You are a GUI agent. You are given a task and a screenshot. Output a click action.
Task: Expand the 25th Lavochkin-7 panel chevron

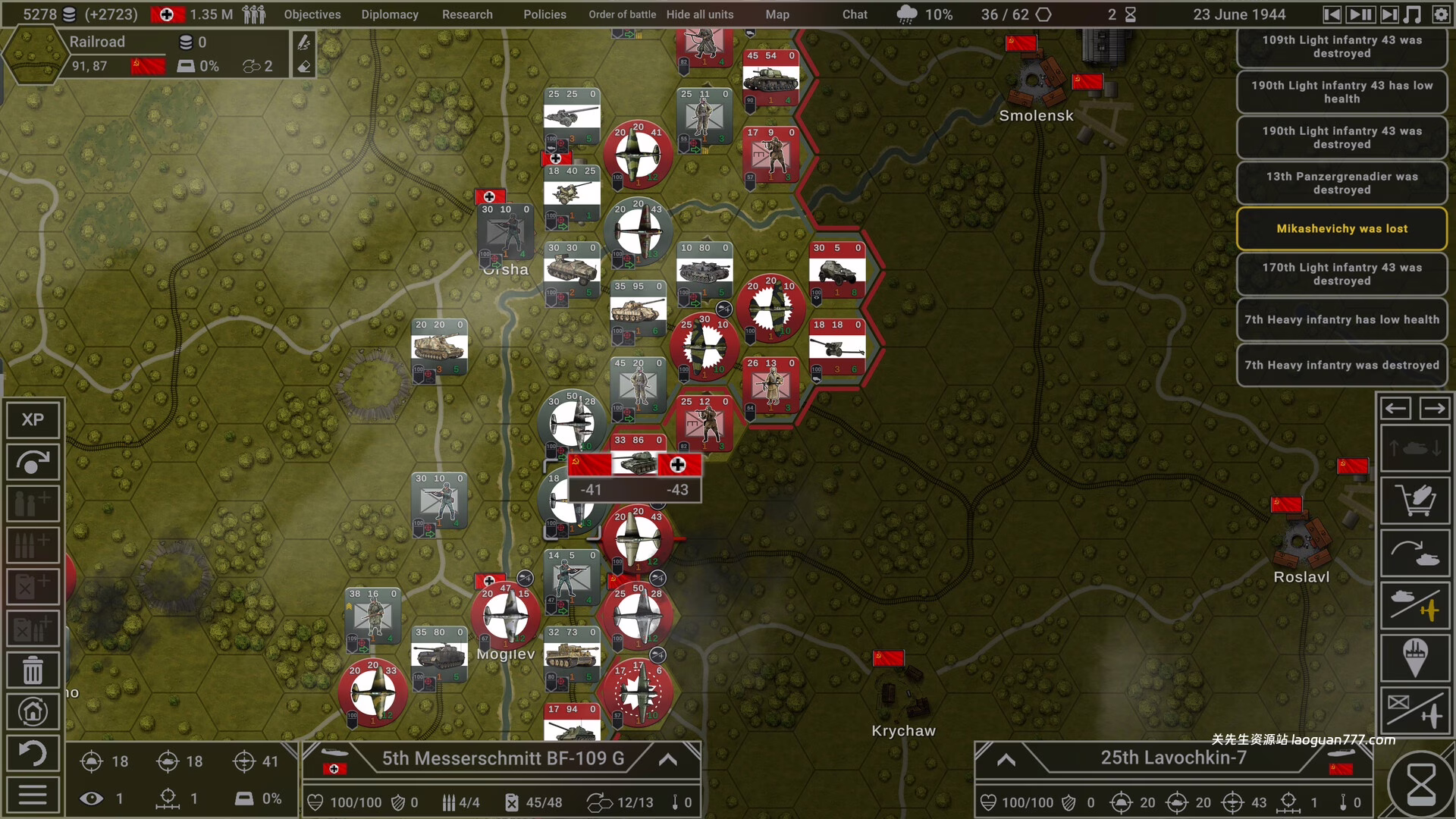point(1006,760)
